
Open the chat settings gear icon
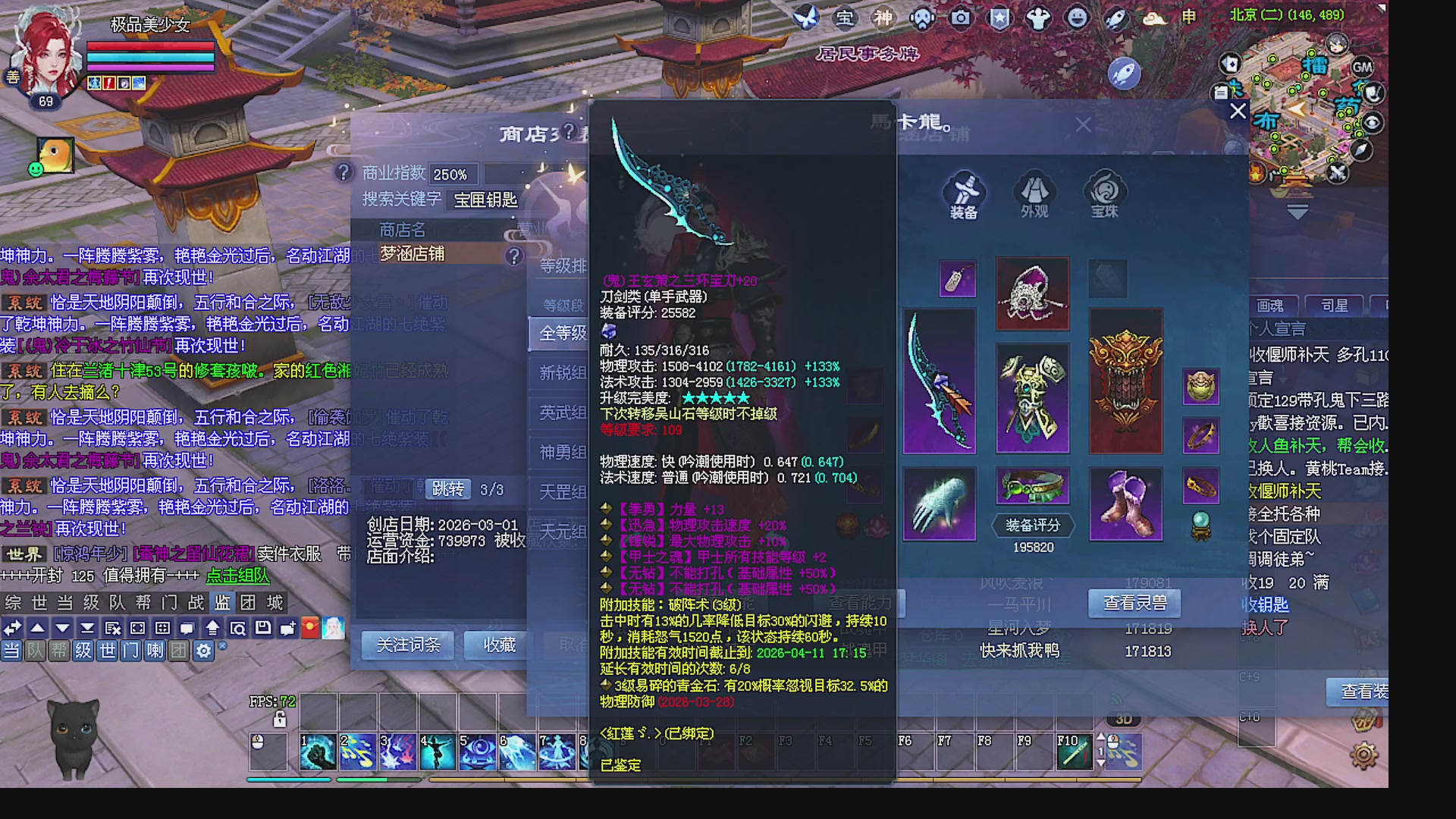(203, 651)
